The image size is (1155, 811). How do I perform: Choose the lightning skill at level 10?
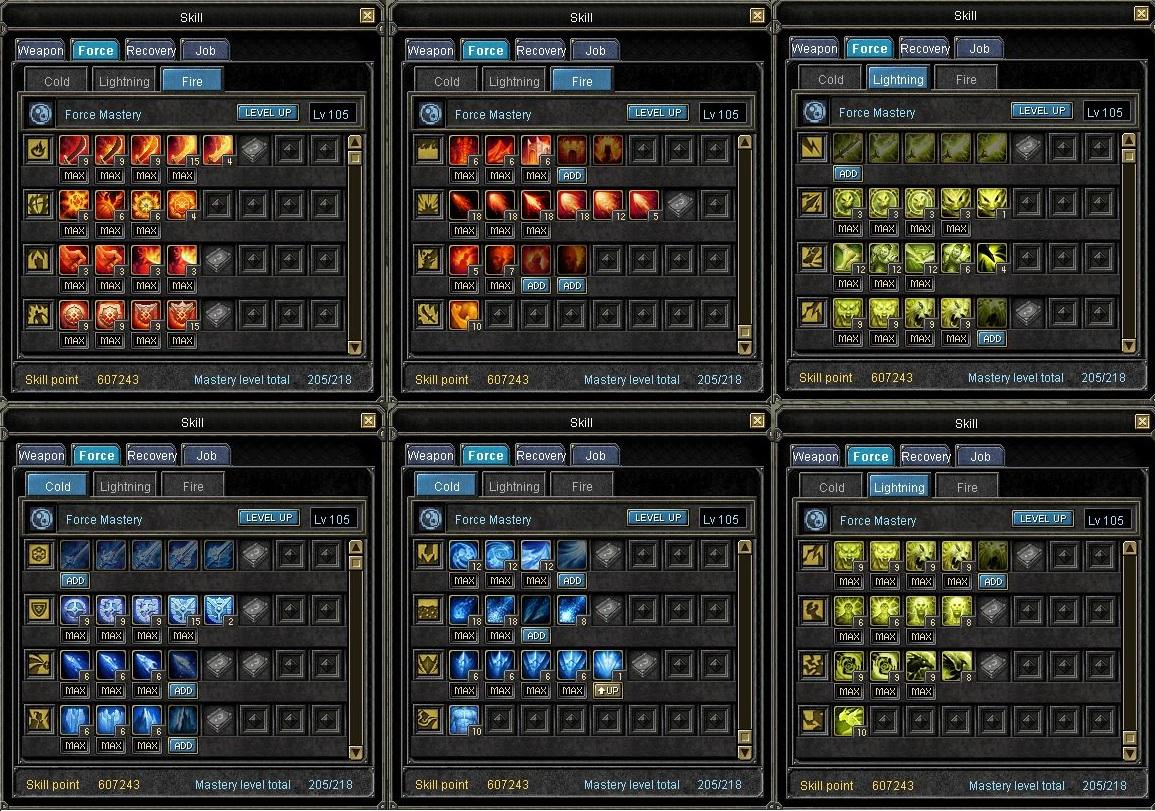click(849, 721)
